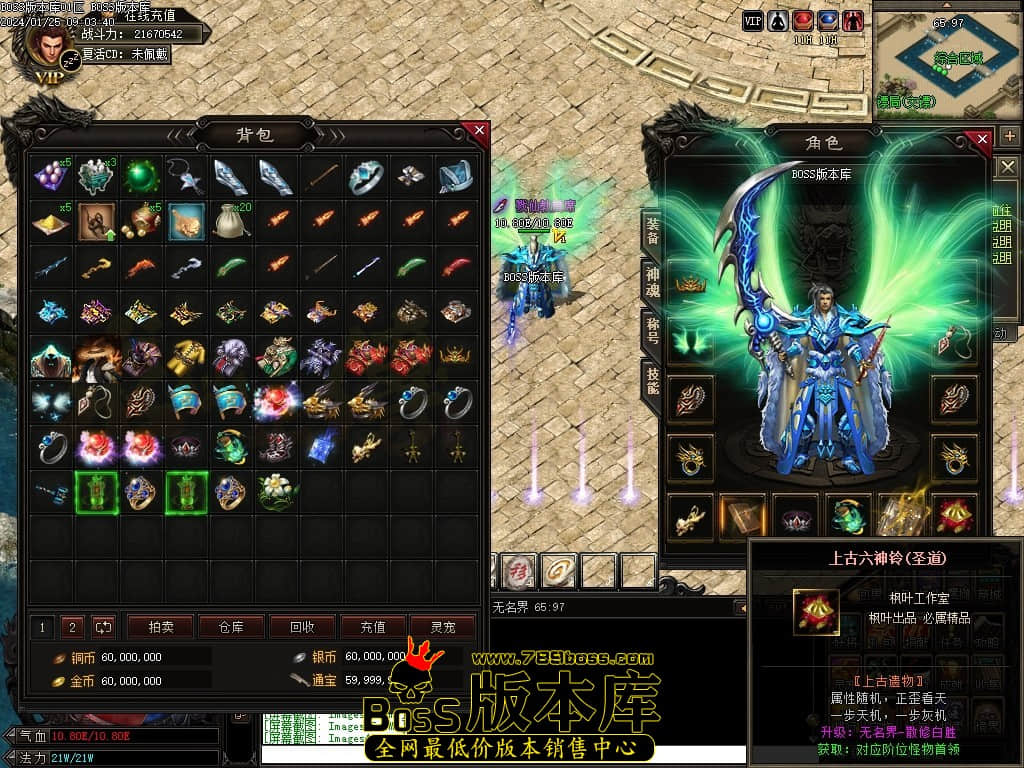The image size is (1024, 768).
Task: Switch to backpack page 2
Action: click(72, 627)
